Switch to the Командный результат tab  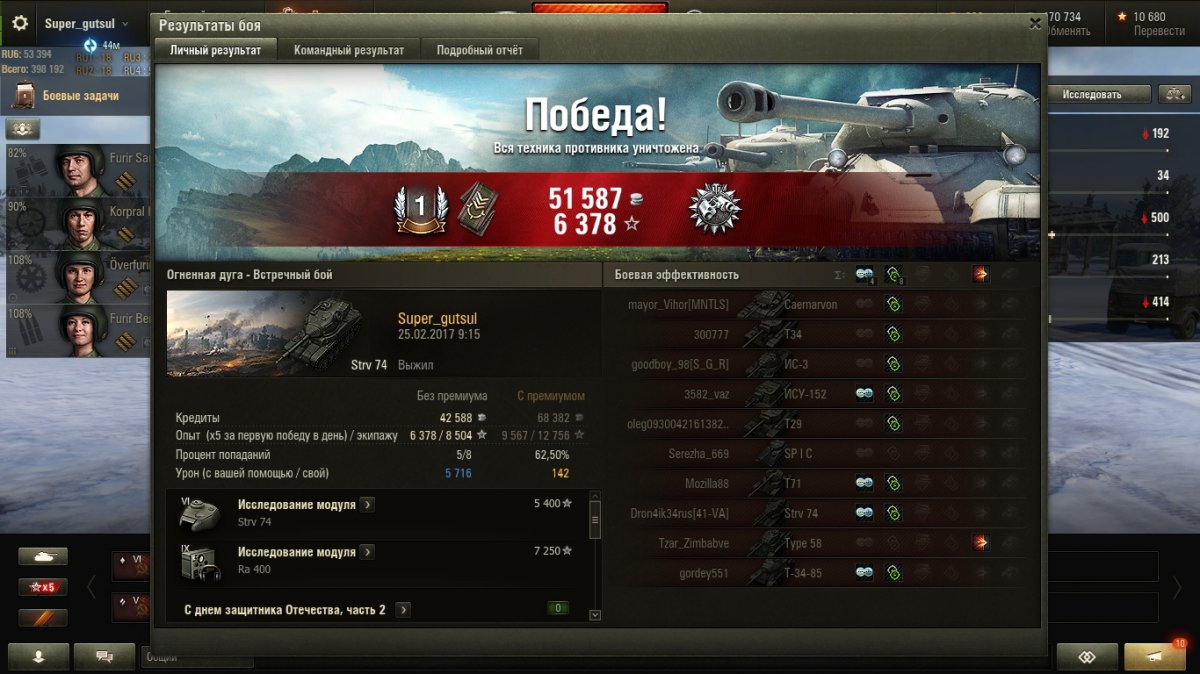349,50
